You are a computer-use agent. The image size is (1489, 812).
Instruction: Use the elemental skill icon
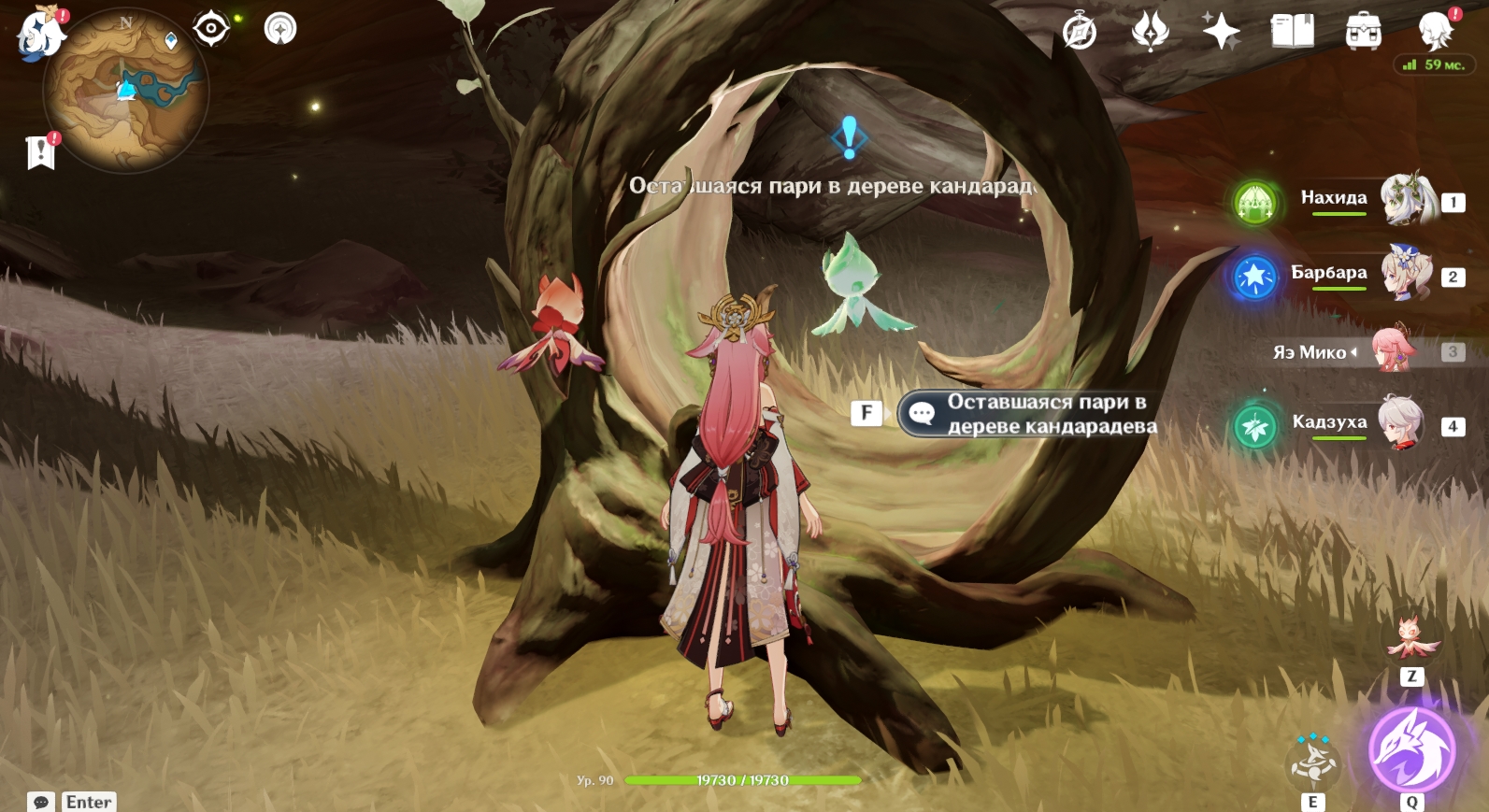click(x=1313, y=762)
